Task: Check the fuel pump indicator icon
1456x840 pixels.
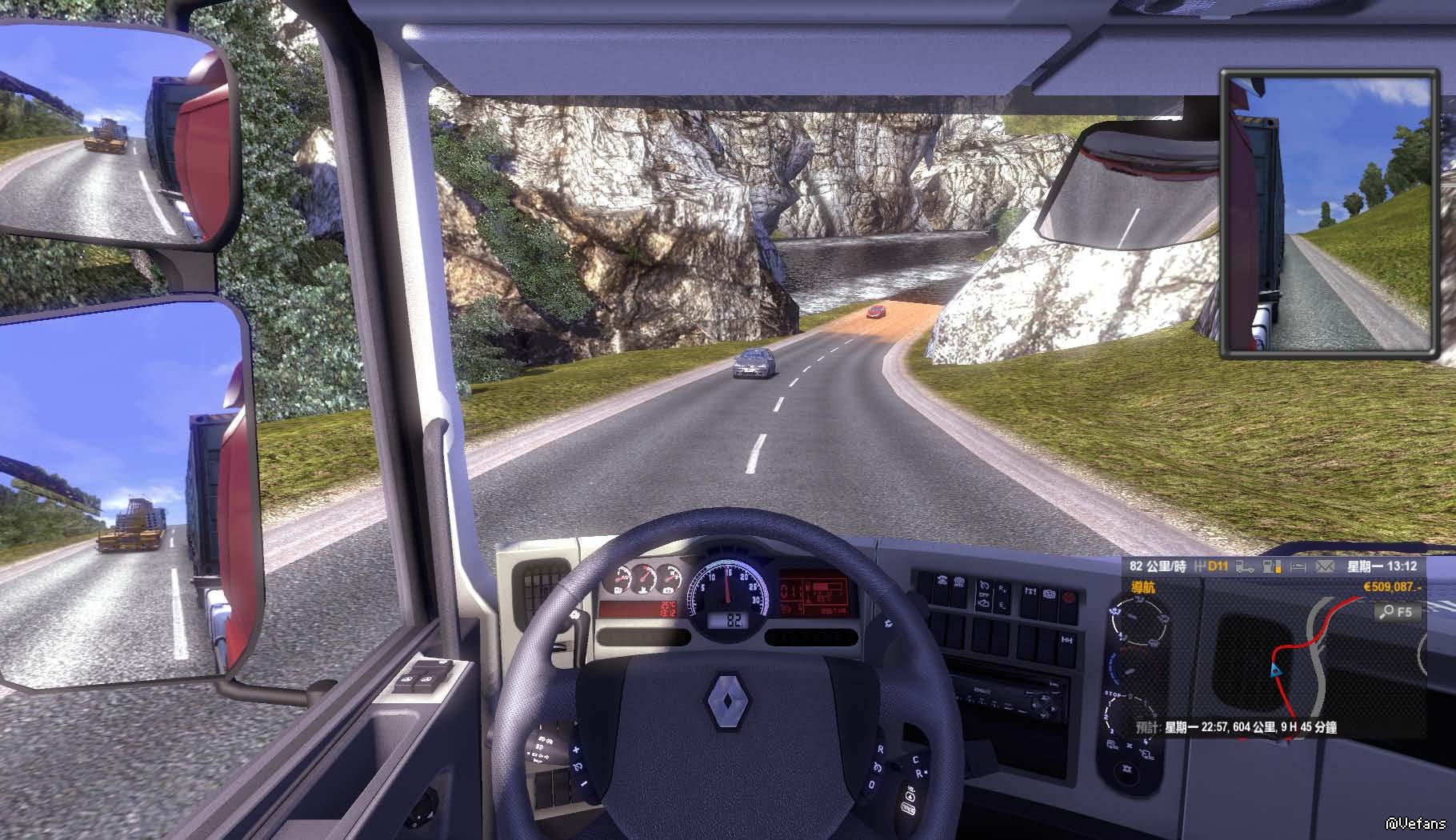Action: point(1271,567)
